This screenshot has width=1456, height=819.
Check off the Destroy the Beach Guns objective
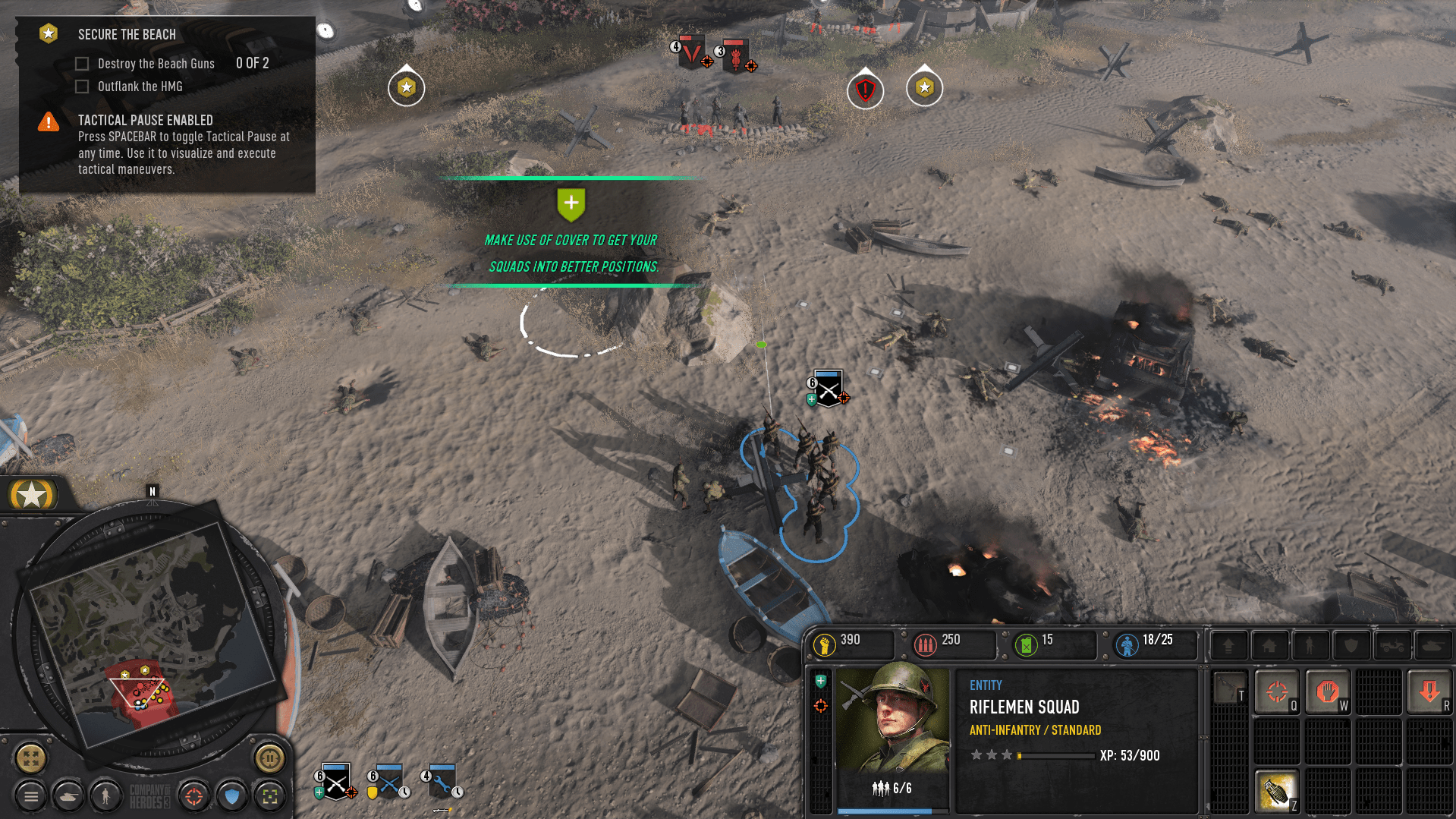pos(82,63)
